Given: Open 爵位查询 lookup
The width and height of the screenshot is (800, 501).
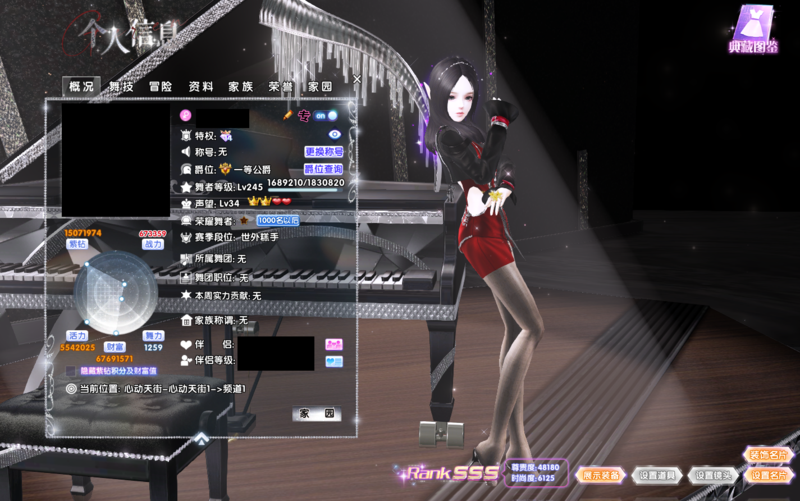Looking at the screenshot, I should (323, 170).
